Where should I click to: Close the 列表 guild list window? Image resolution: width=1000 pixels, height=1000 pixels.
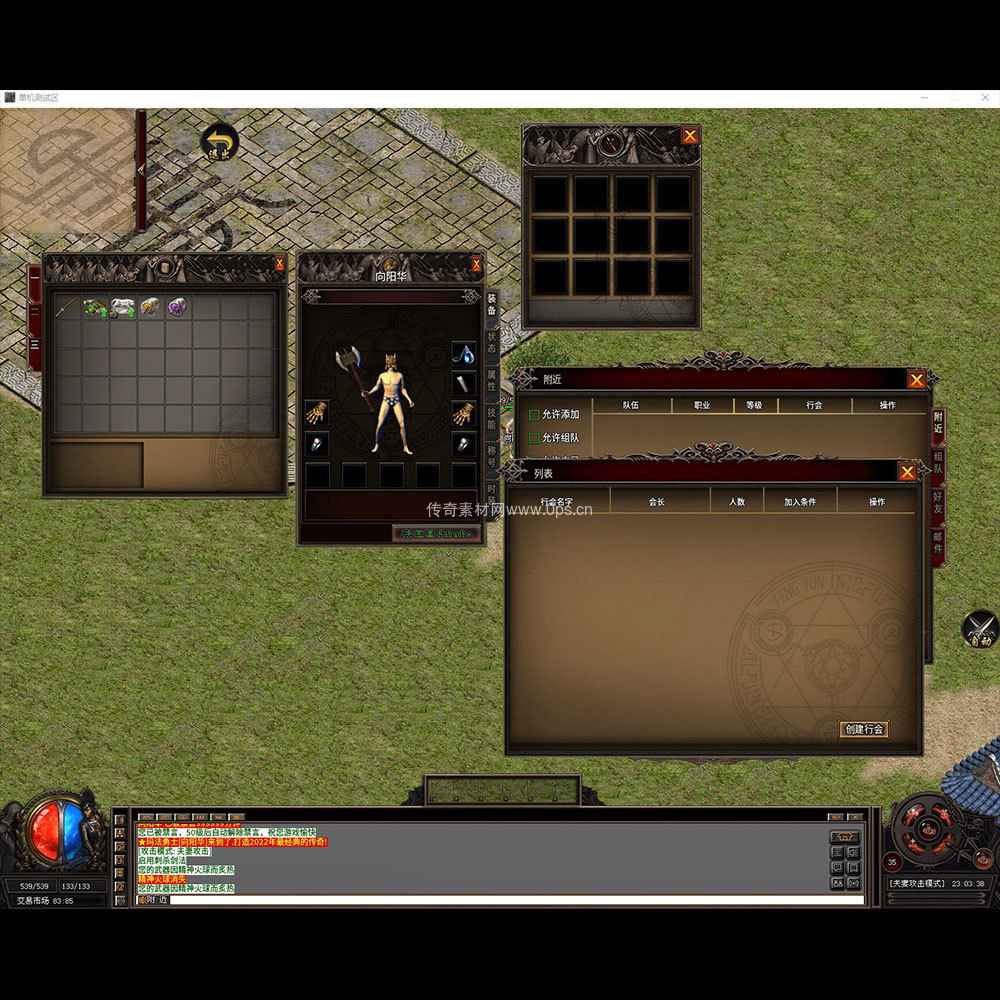click(907, 472)
